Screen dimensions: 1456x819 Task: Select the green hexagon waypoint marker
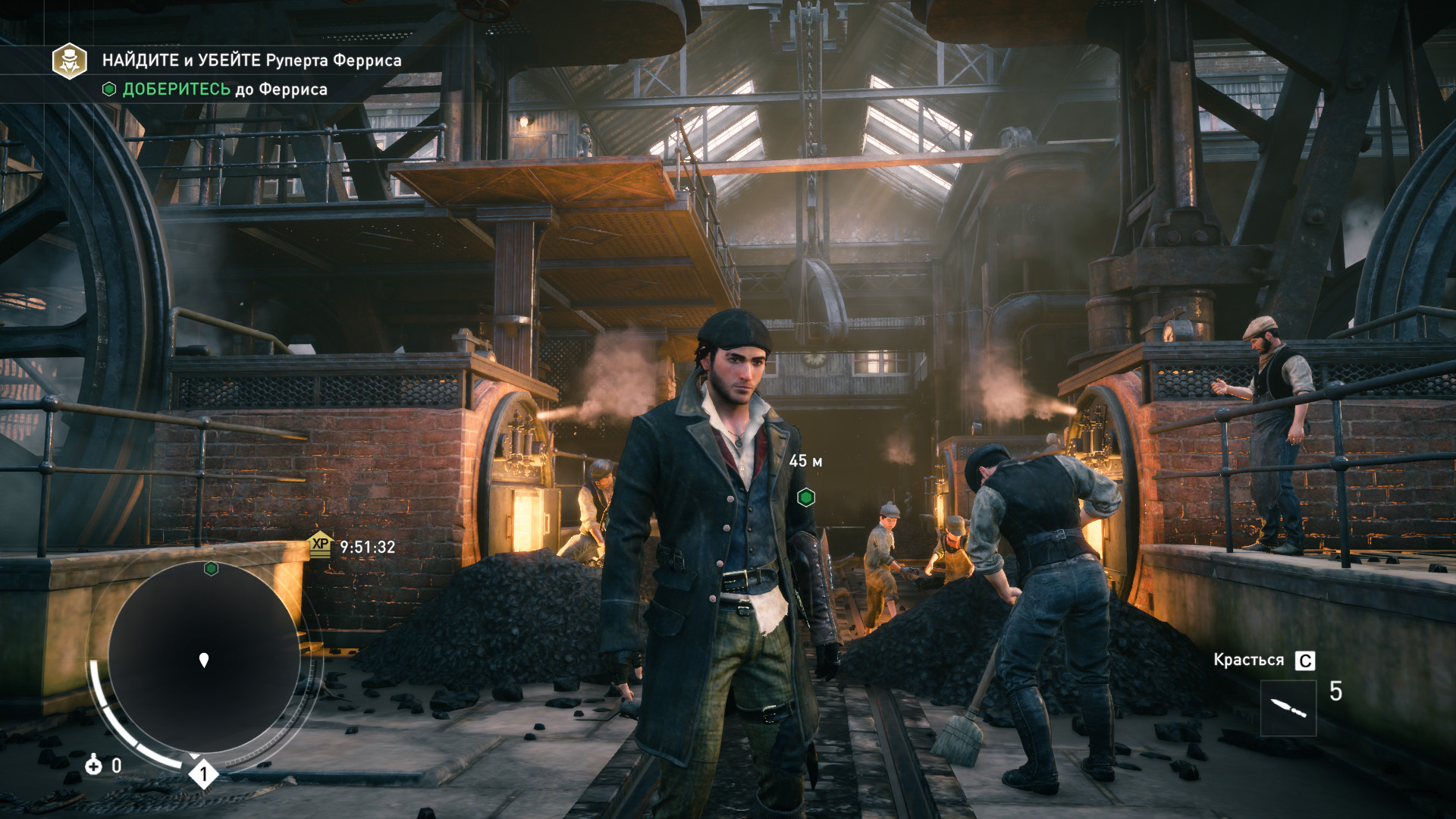point(806,497)
